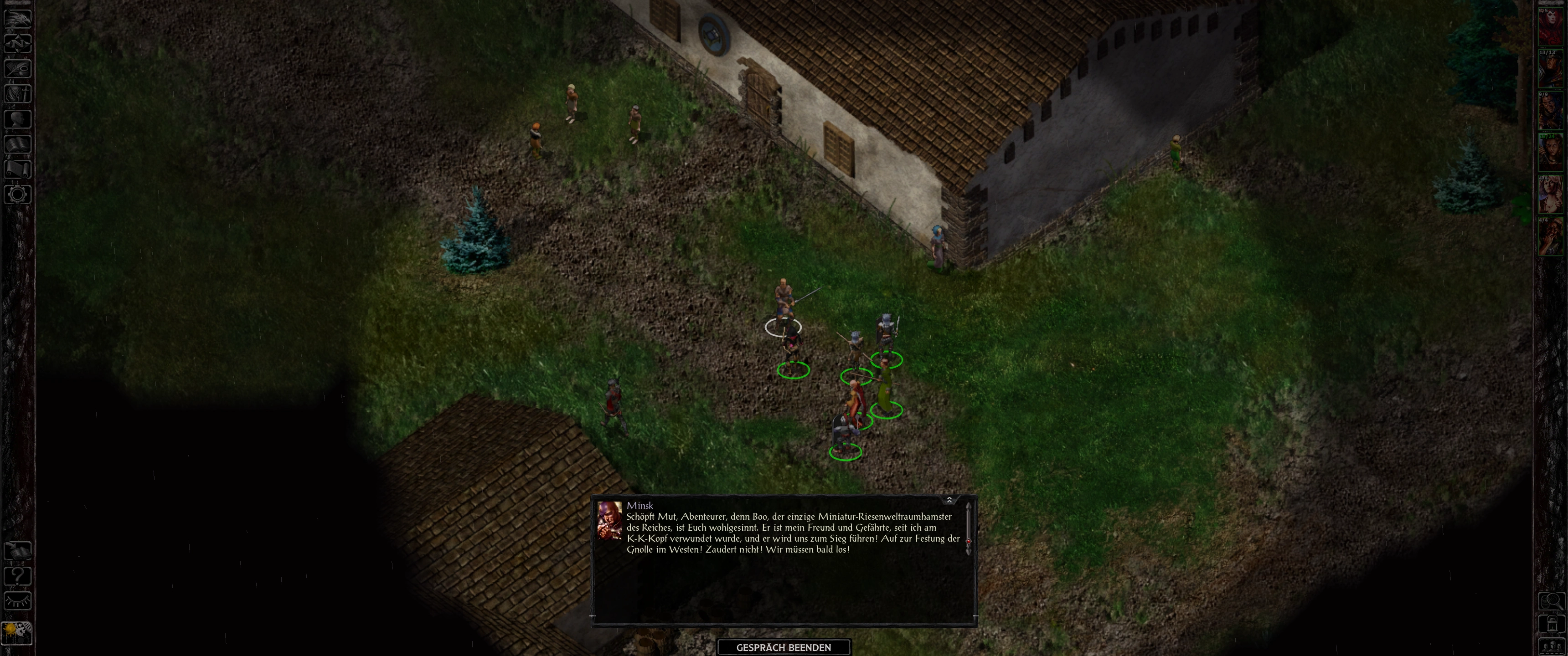
Task: Open the character record head icon
Action: 18,118
